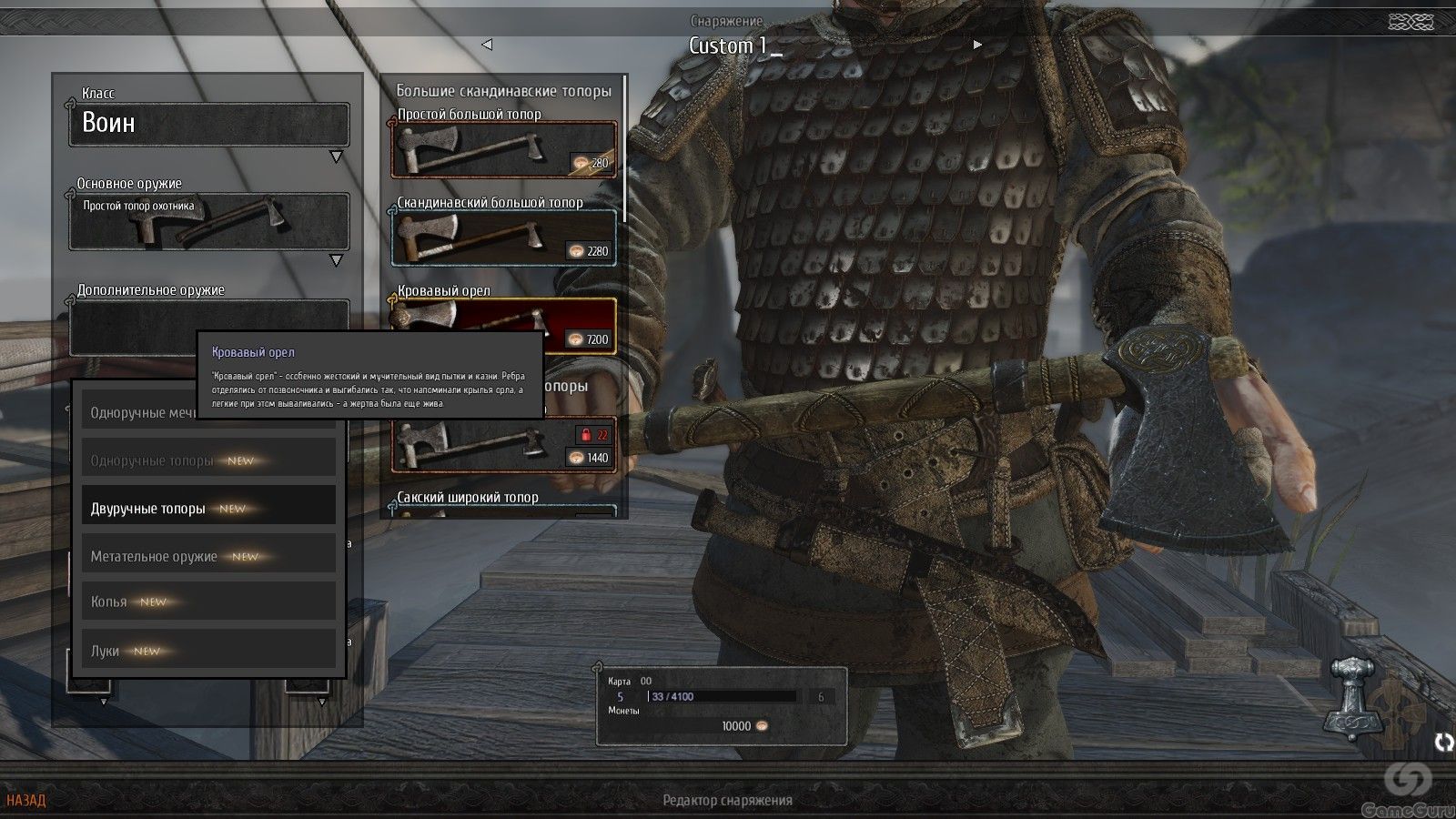Click the rotate character icon
Screen dimensions: 1456x819
click(1443, 743)
